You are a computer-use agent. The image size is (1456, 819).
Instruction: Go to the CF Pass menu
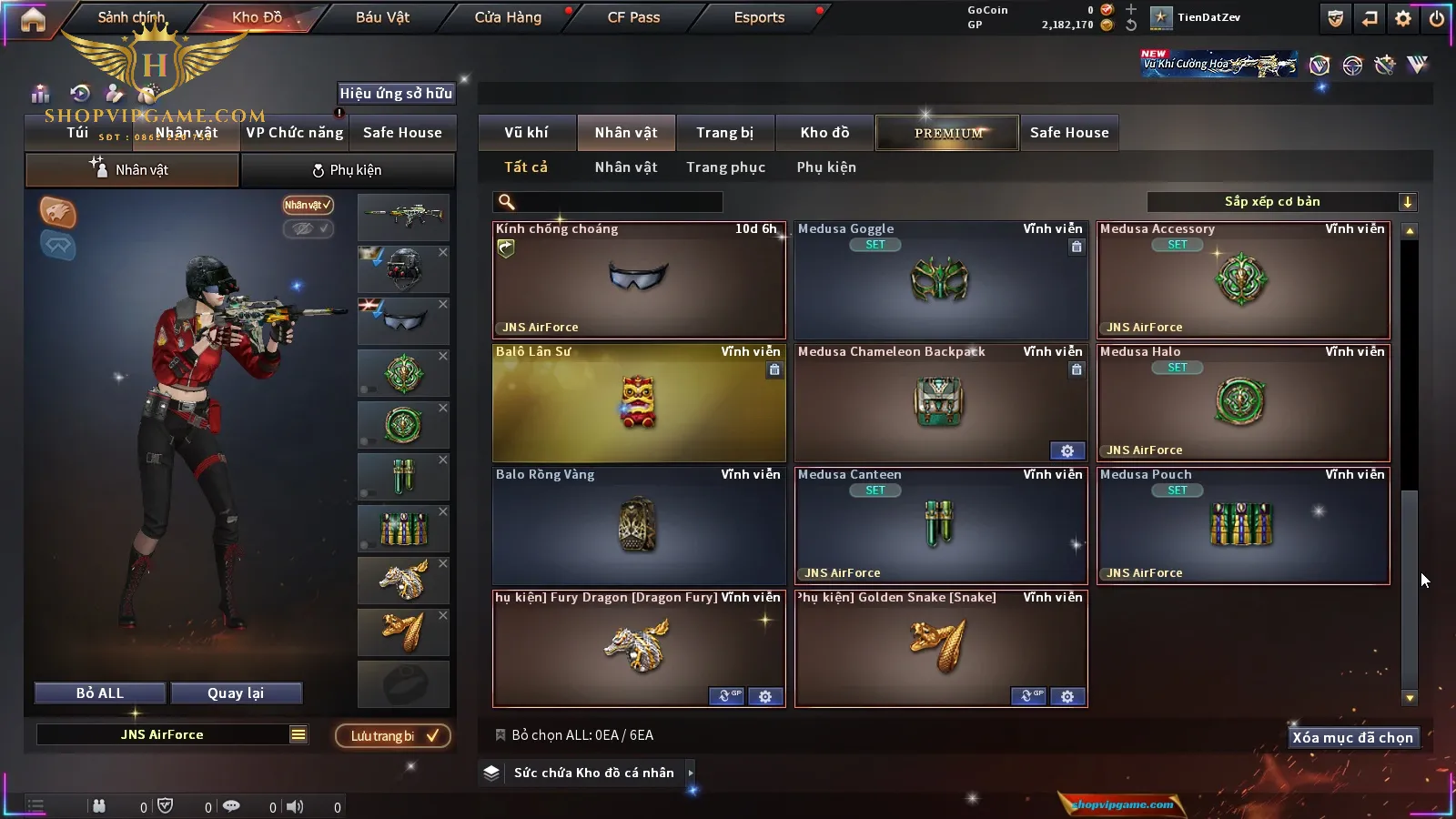click(x=633, y=17)
